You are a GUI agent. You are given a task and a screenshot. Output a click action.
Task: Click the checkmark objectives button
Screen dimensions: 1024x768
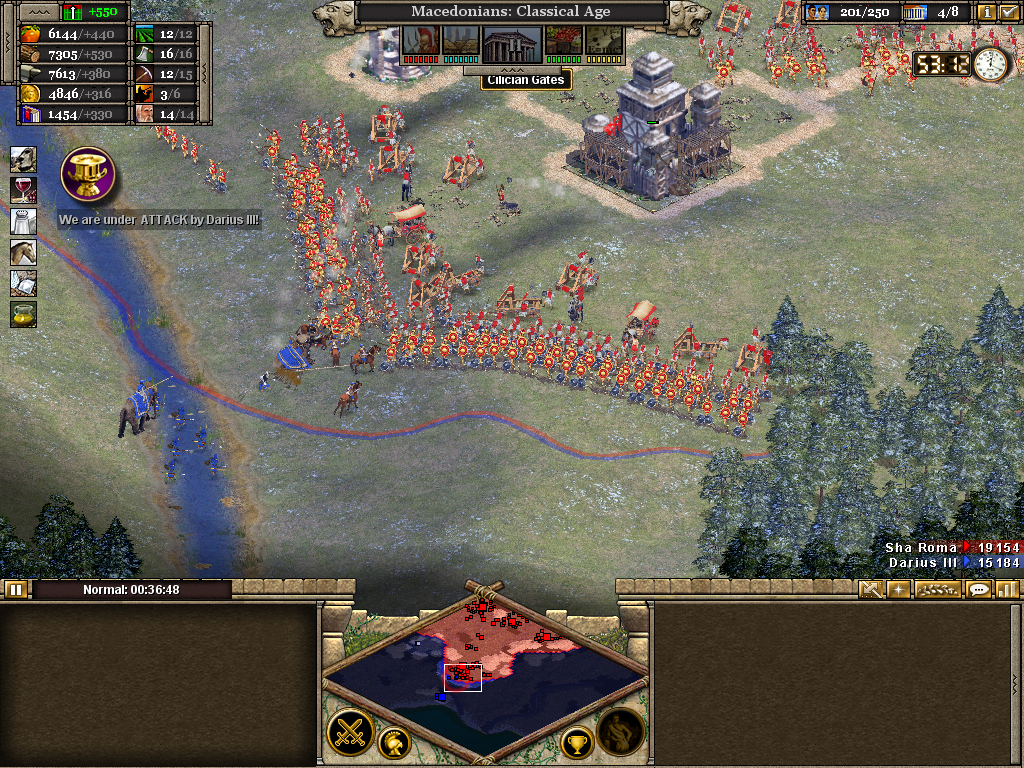pos(1008,13)
